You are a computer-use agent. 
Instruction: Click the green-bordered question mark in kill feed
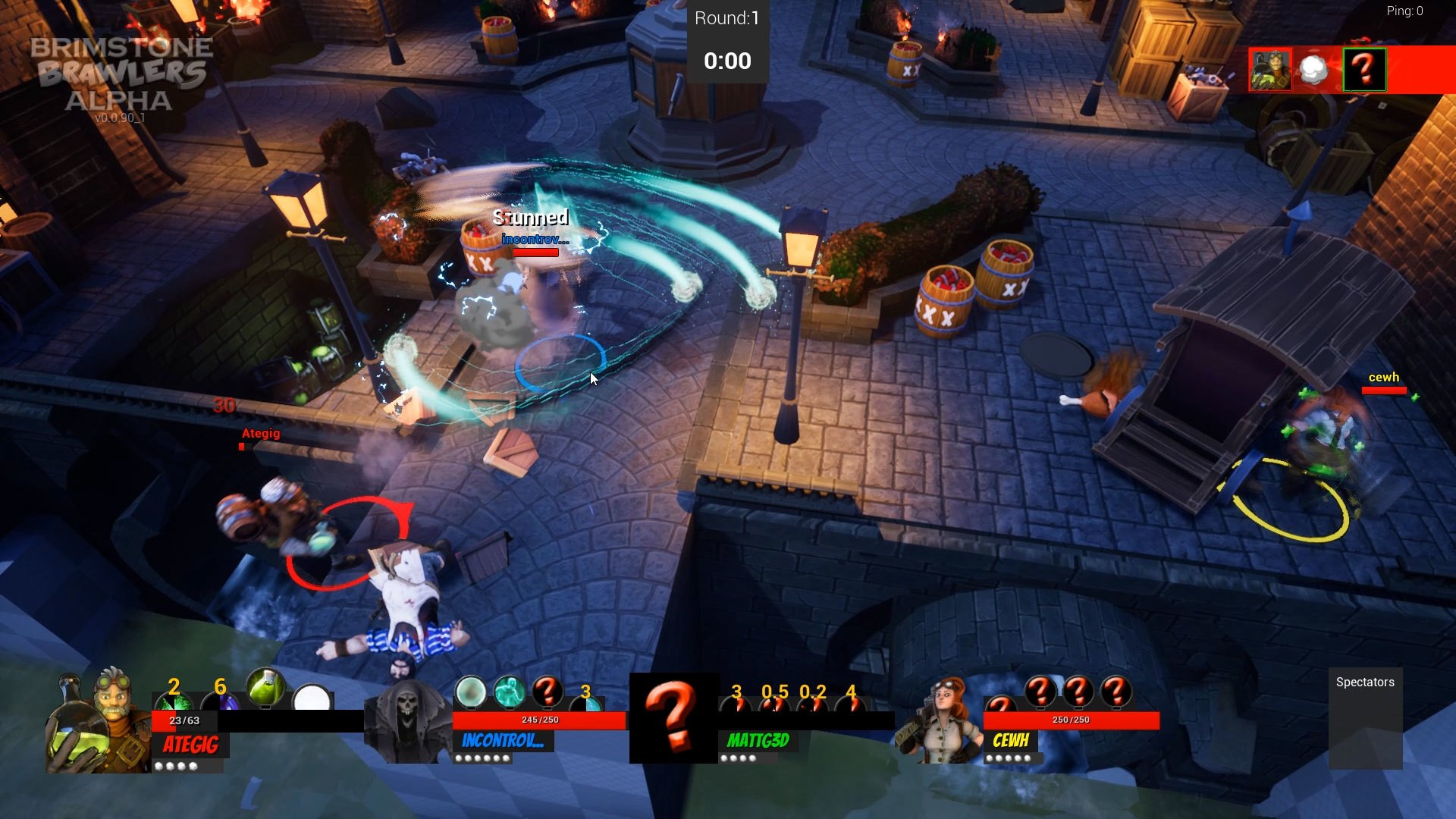[x=1364, y=70]
